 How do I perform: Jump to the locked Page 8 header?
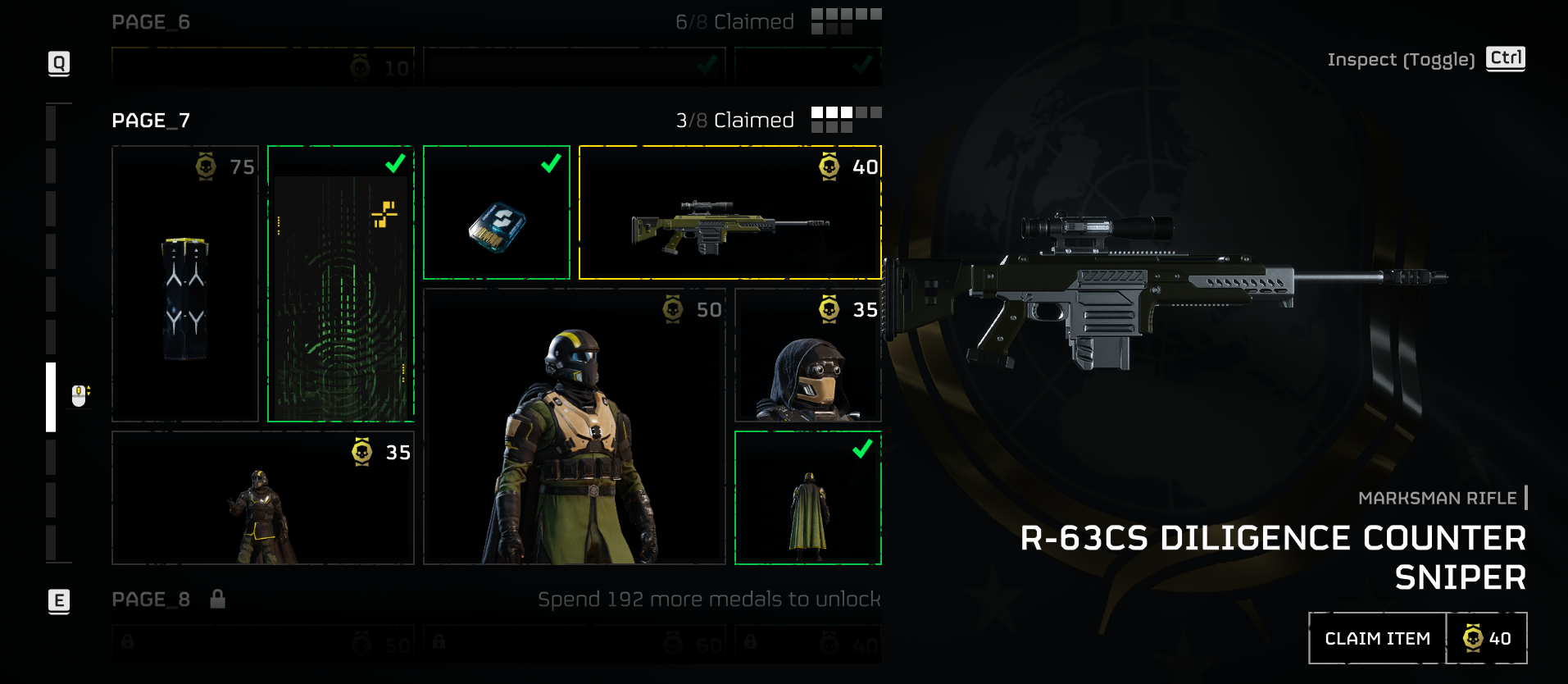[x=152, y=600]
